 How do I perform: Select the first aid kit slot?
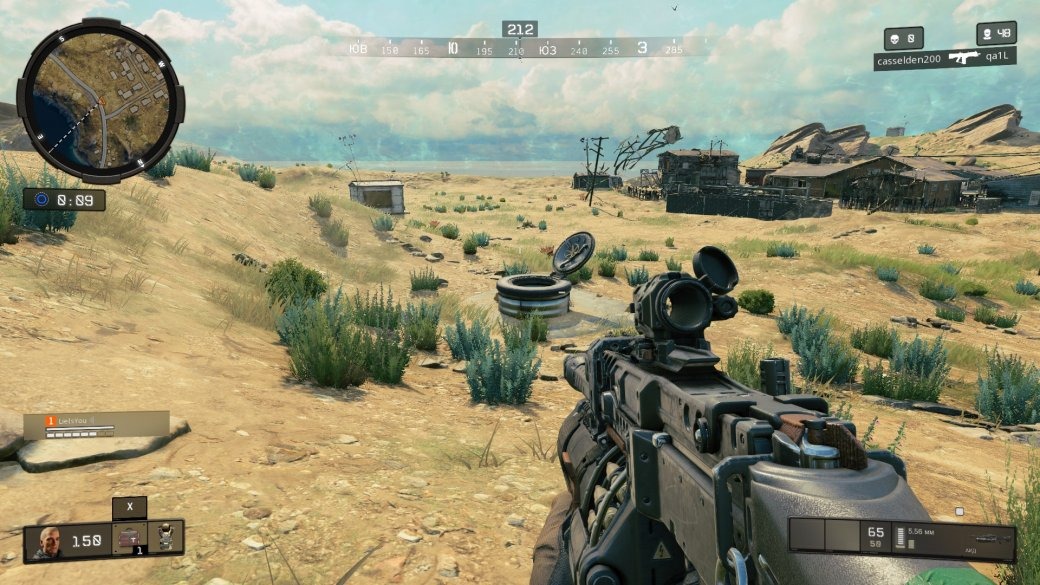(x=129, y=539)
